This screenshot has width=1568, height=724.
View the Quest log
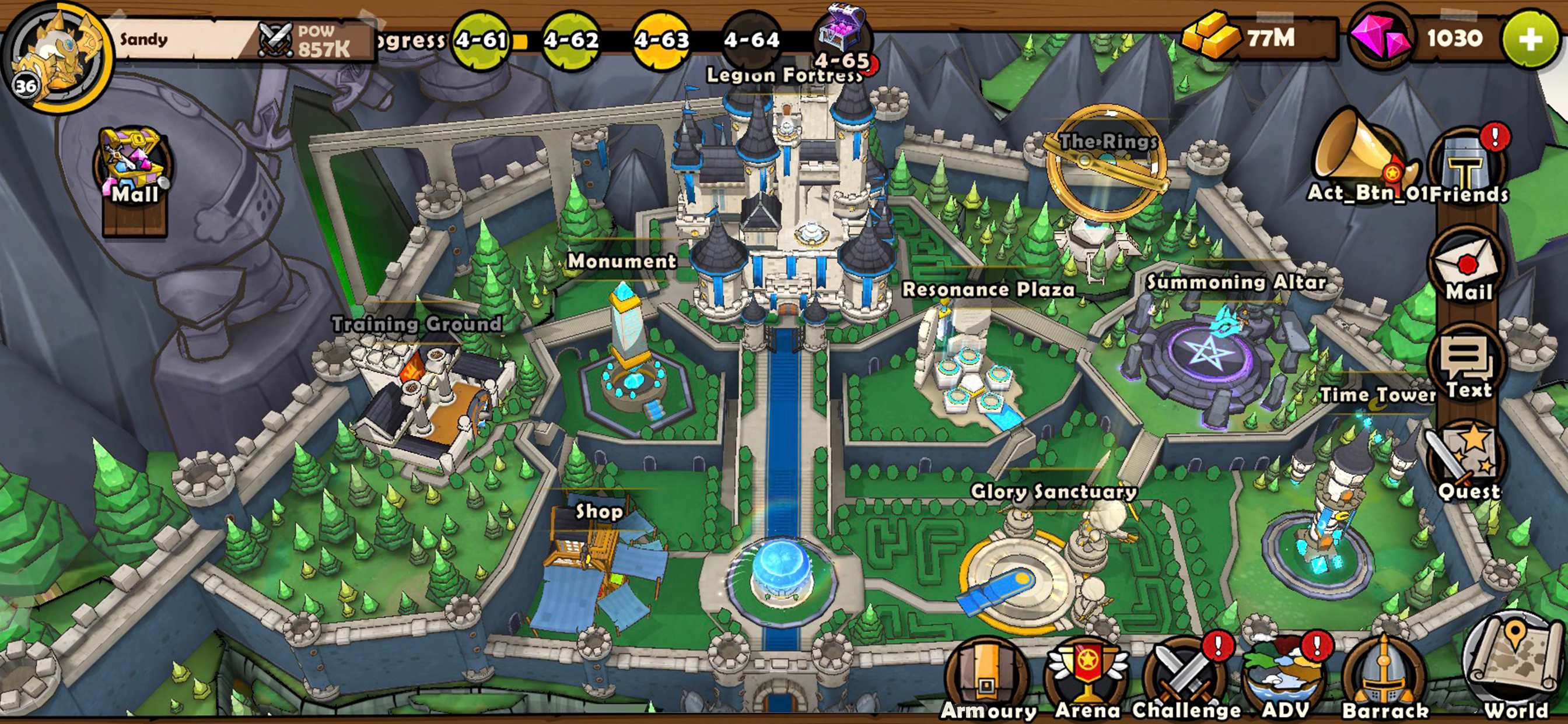click(x=1468, y=463)
